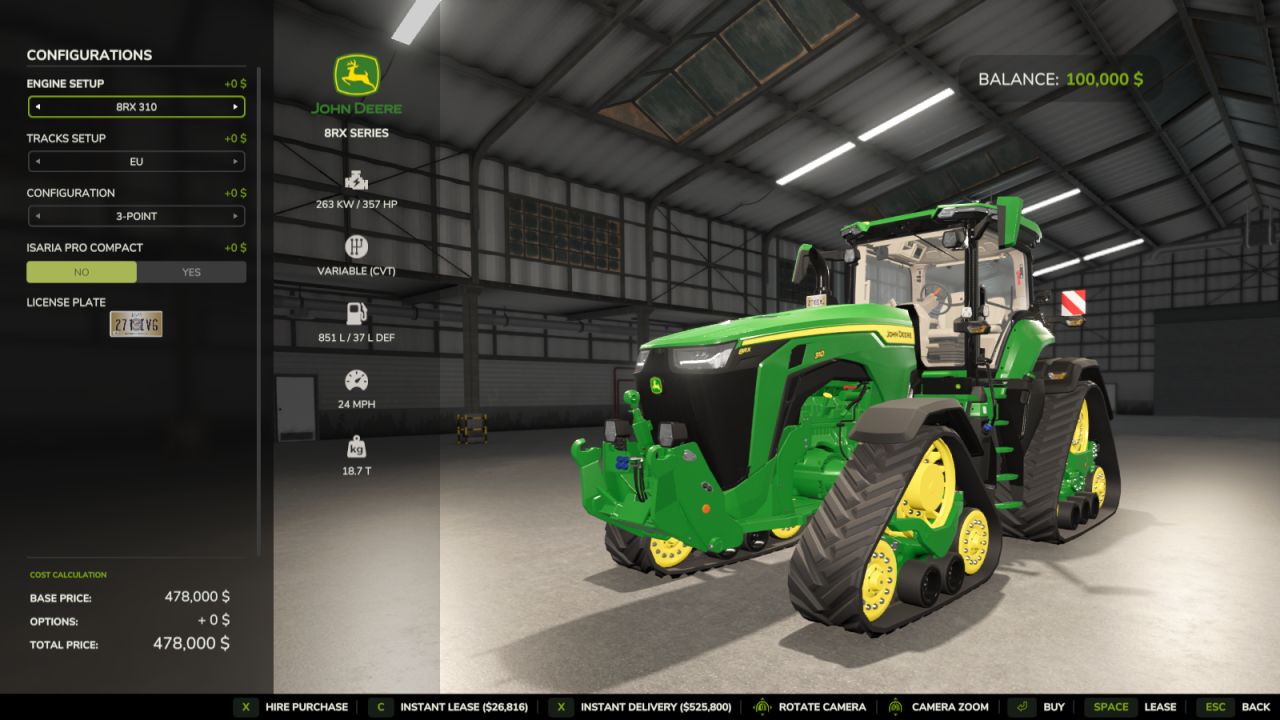Click the engine power specification icon
This screenshot has width=1280, height=720.
(x=357, y=182)
